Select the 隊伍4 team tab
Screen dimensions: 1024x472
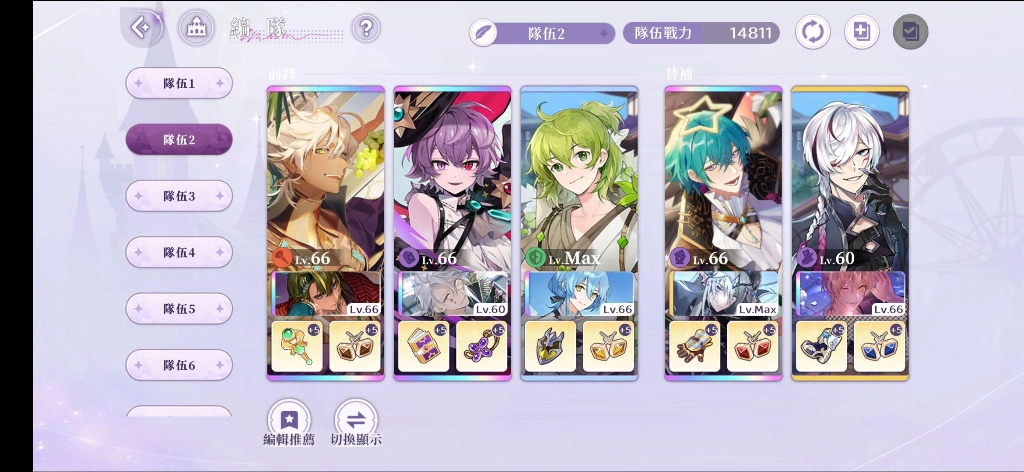(x=179, y=252)
